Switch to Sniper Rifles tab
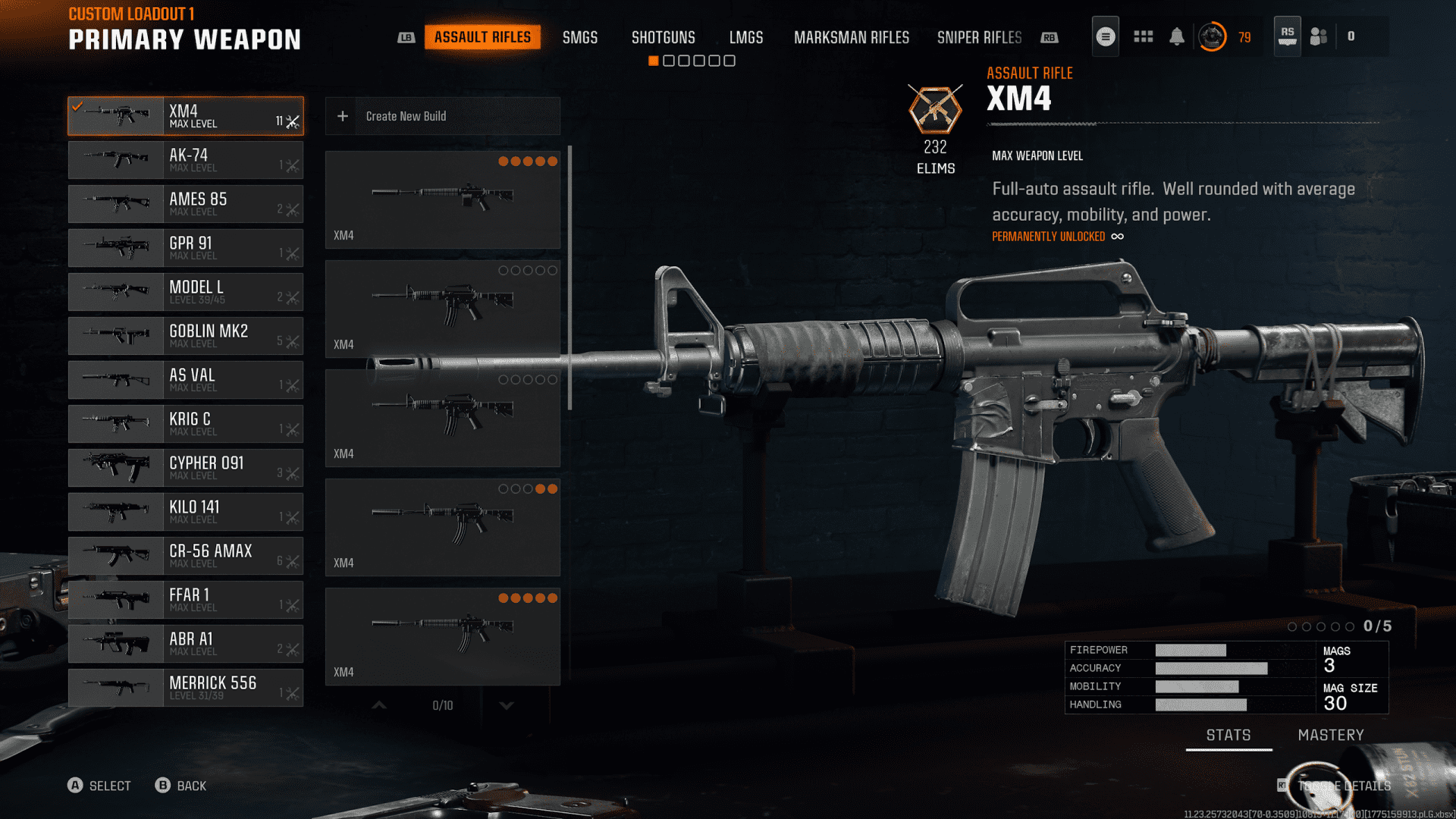 (979, 37)
